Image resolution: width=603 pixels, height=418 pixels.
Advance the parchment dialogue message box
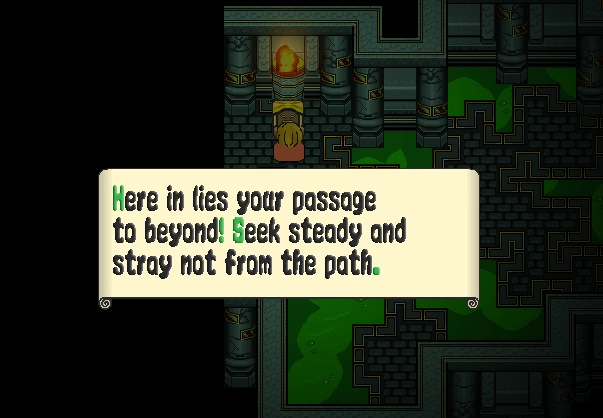point(288,237)
